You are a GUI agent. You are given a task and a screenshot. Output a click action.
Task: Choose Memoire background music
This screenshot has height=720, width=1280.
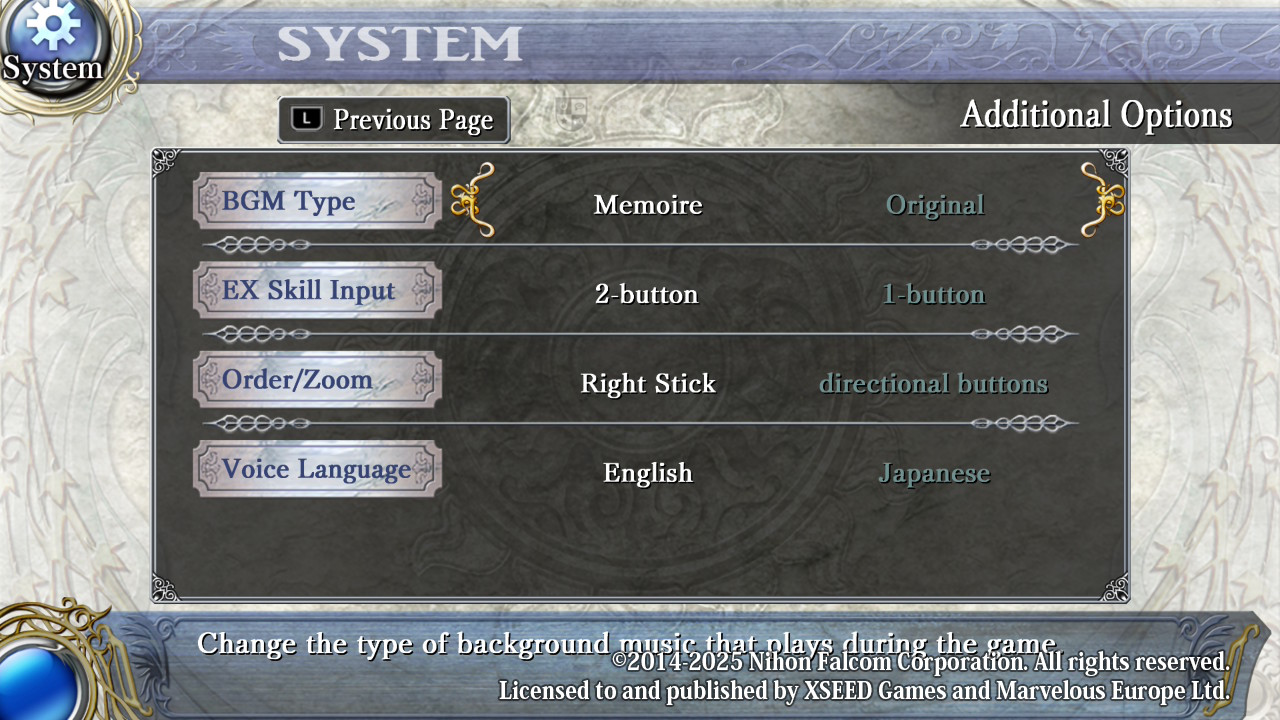[648, 205]
